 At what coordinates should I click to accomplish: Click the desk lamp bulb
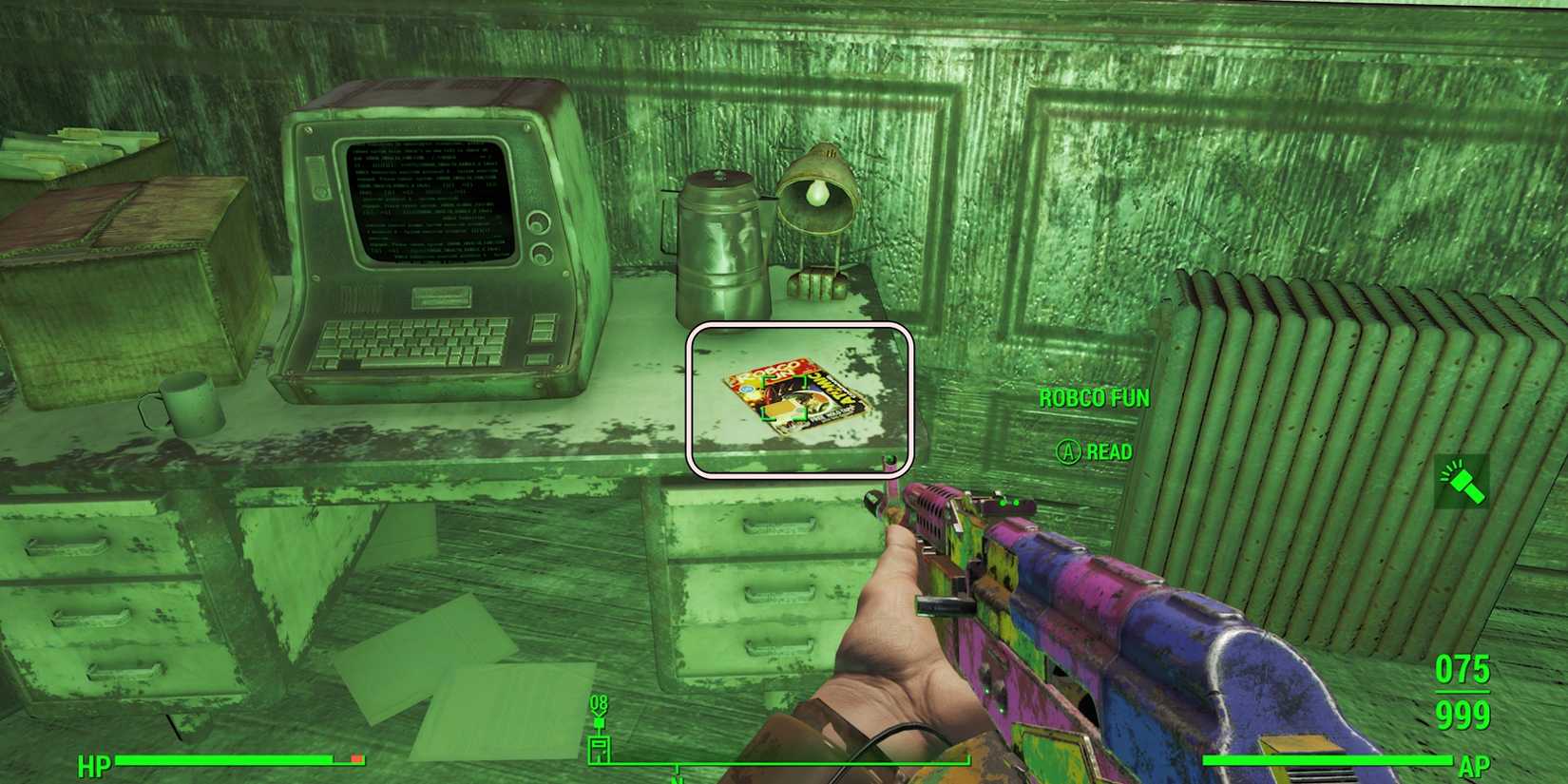point(817,192)
